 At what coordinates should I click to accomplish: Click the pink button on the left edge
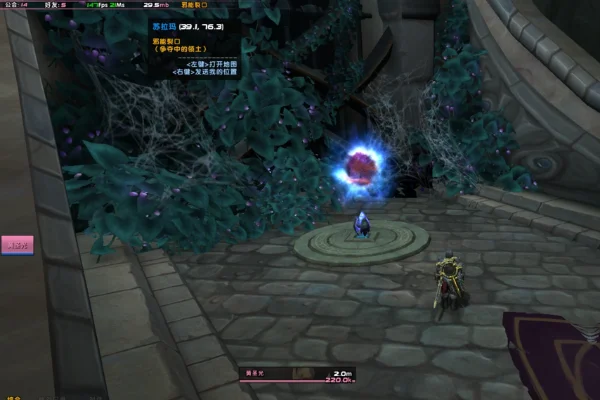pyautogui.click(x=17, y=243)
